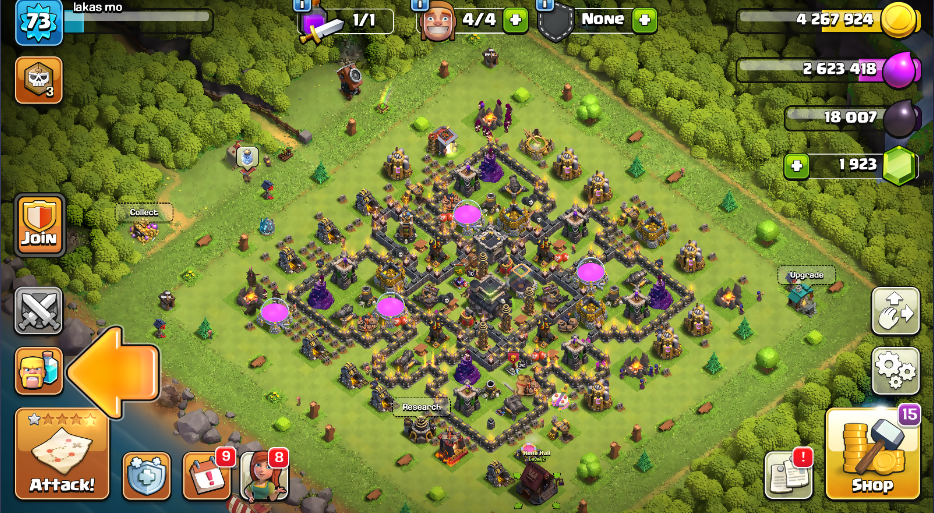This screenshot has height=513, width=934.
Task: Tap the Research label on the laboratory
Action: (x=421, y=407)
